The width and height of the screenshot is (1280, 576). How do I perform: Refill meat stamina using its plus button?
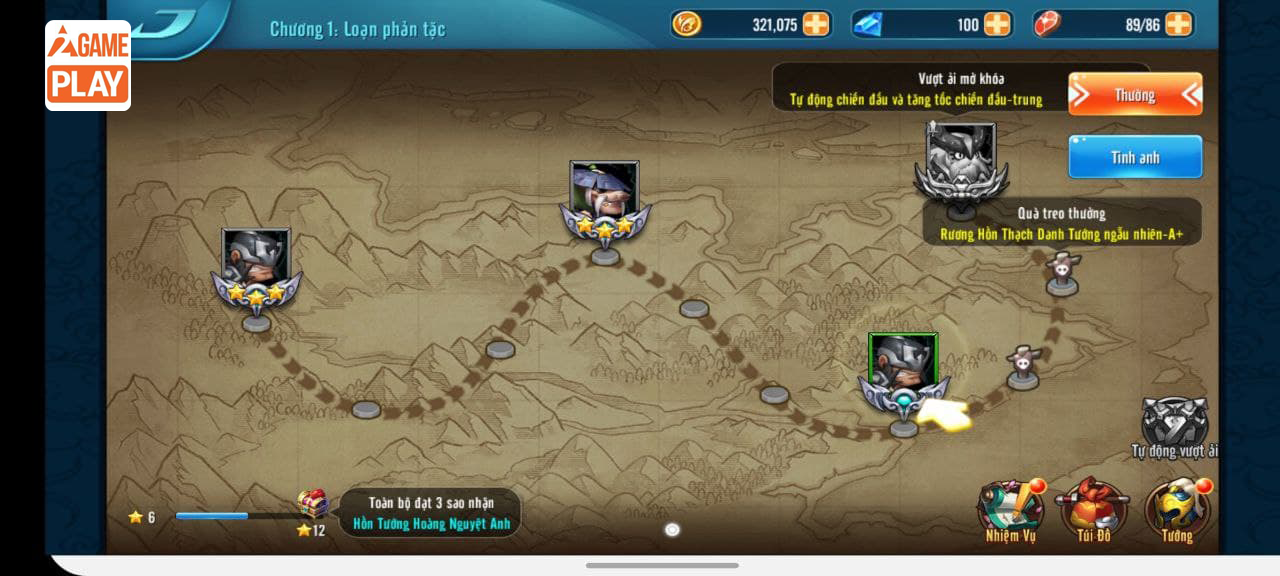point(1178,24)
